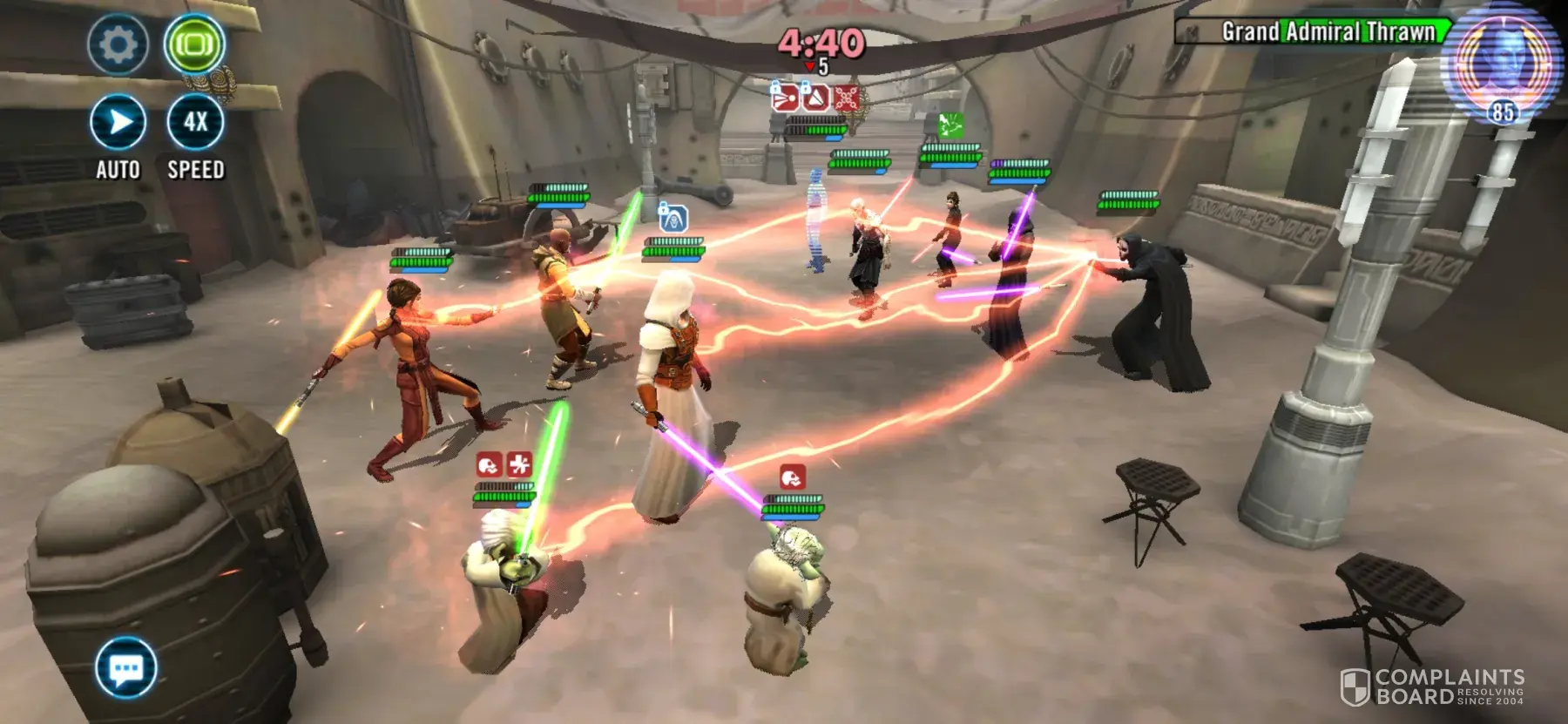Change the 4X battle speed

(x=195, y=123)
